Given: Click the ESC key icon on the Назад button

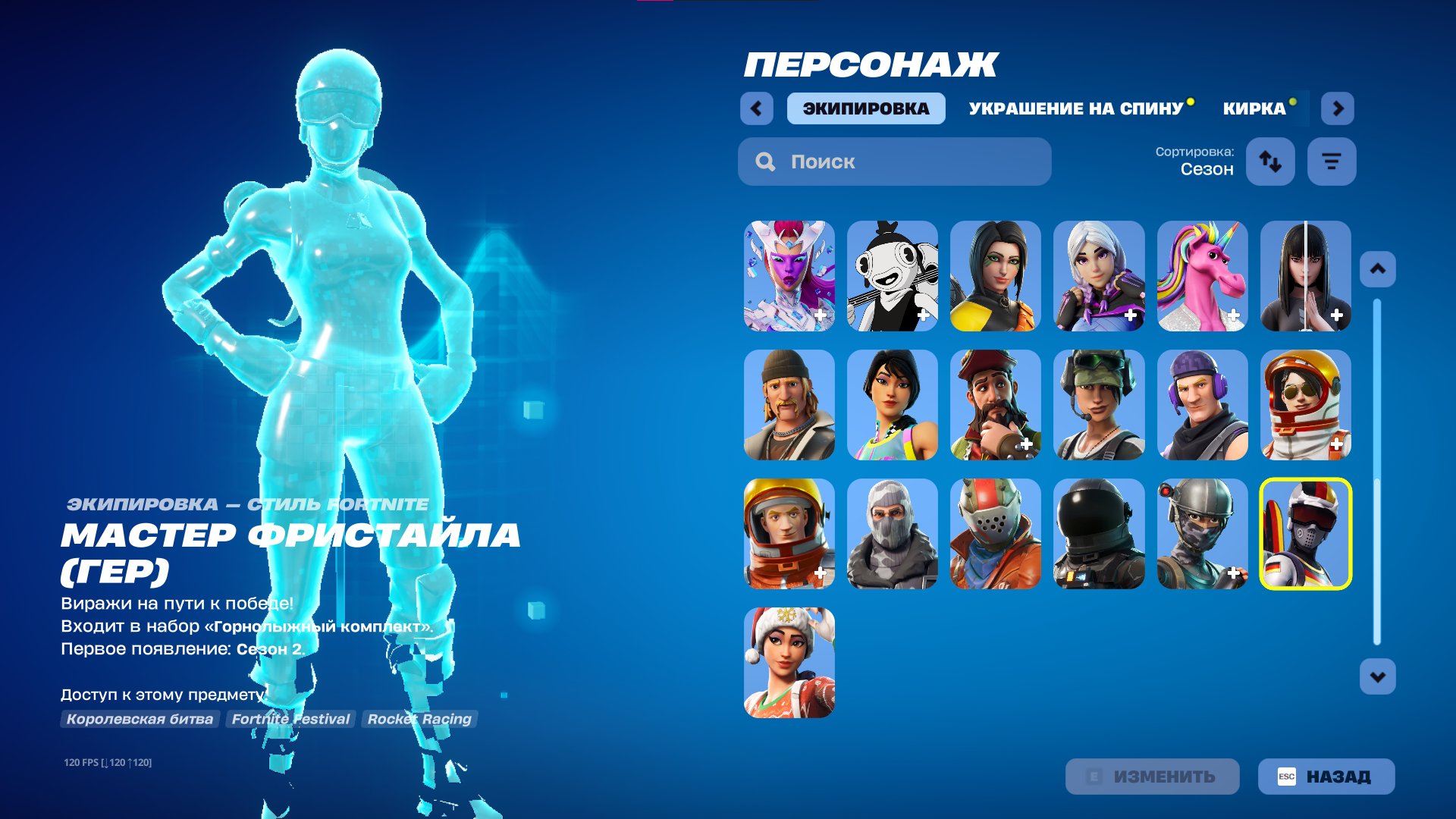Looking at the screenshot, I should (x=1288, y=776).
